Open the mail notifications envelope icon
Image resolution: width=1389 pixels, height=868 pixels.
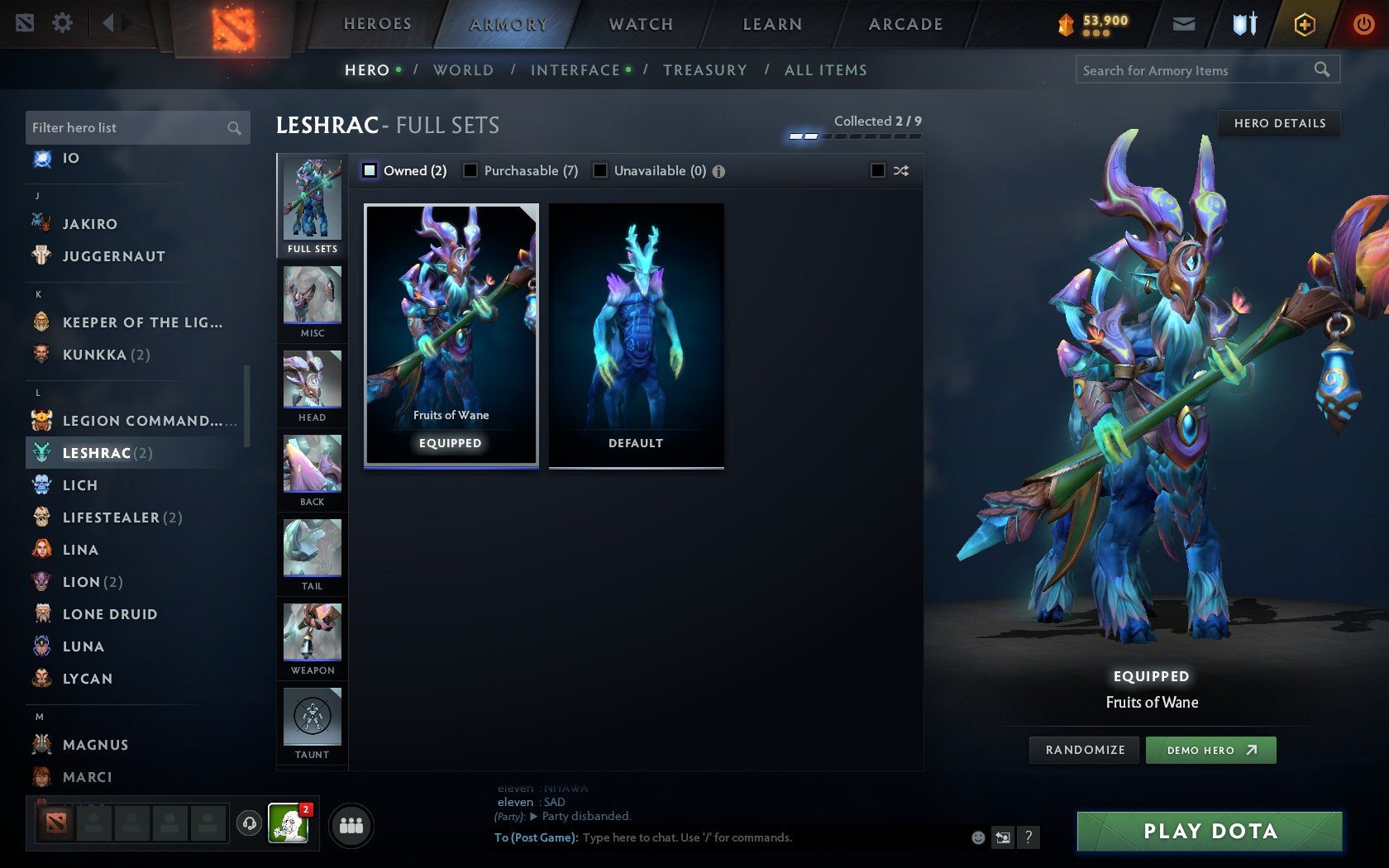point(1184,23)
